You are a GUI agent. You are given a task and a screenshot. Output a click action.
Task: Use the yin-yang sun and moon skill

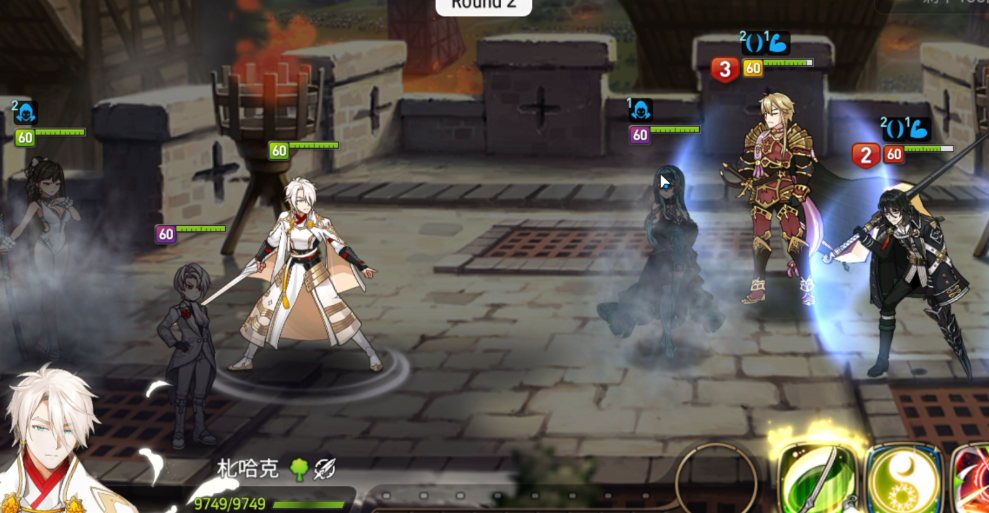click(x=903, y=480)
